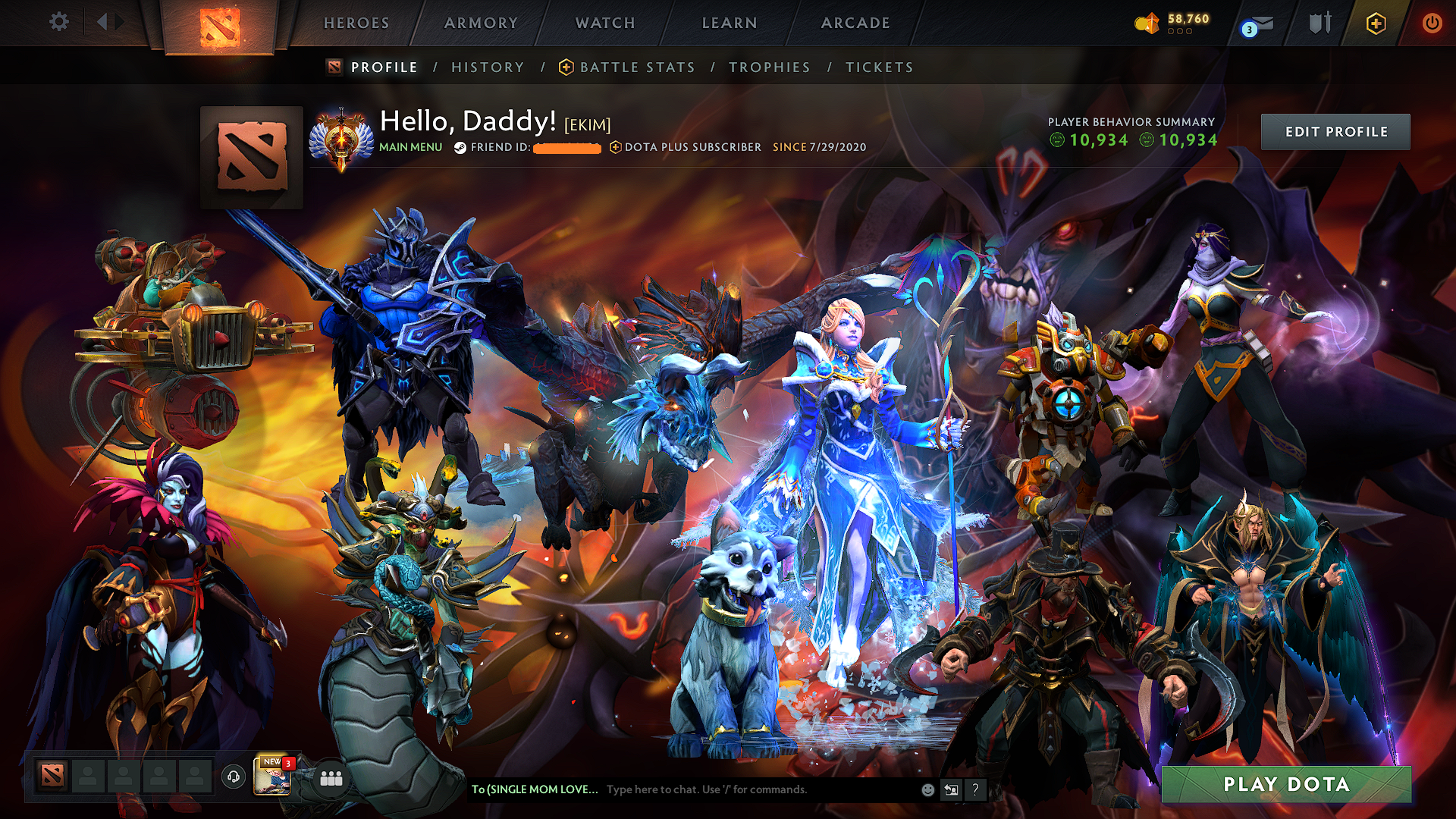Viewport: 1456px width, 819px height.
Task: Toggle voice chat with the headset icon
Action: tap(232, 778)
